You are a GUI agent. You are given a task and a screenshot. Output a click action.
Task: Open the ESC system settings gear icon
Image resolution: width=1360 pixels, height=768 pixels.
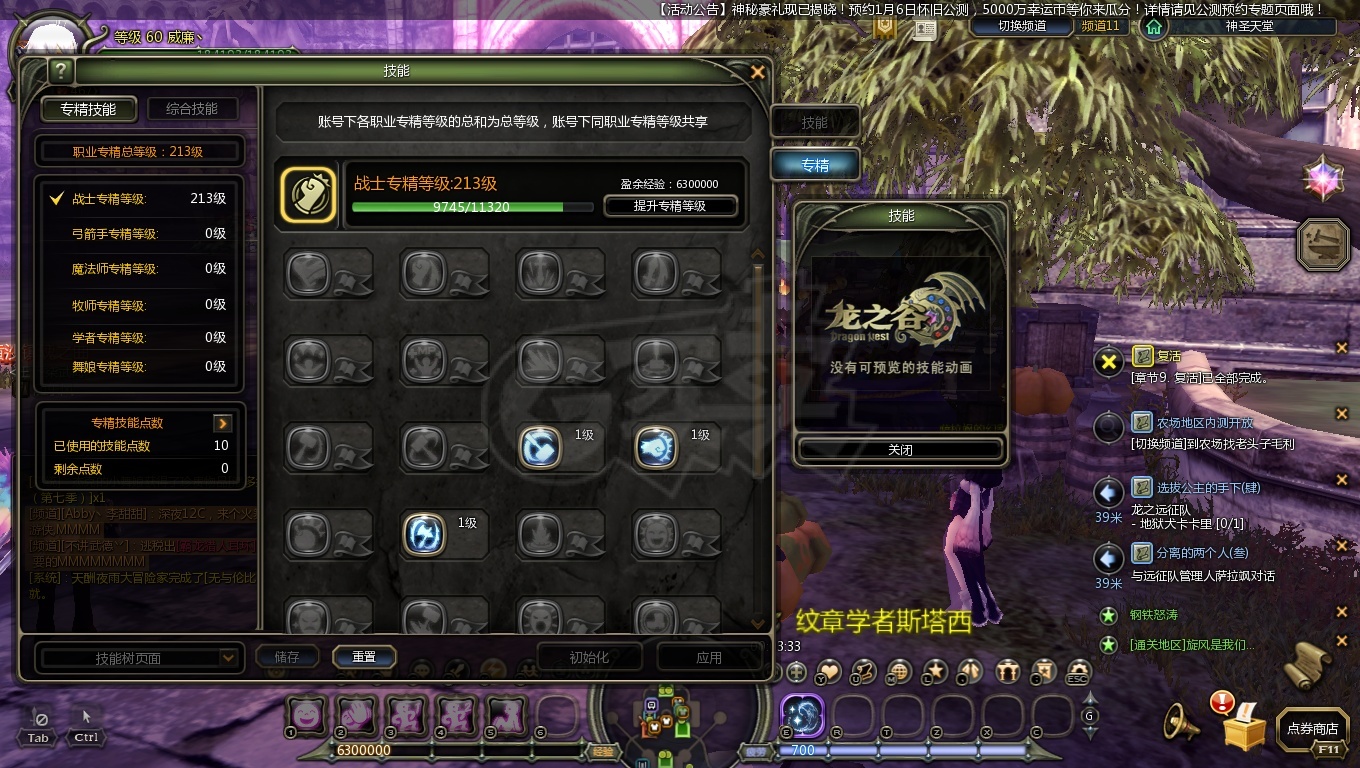coord(1079,671)
